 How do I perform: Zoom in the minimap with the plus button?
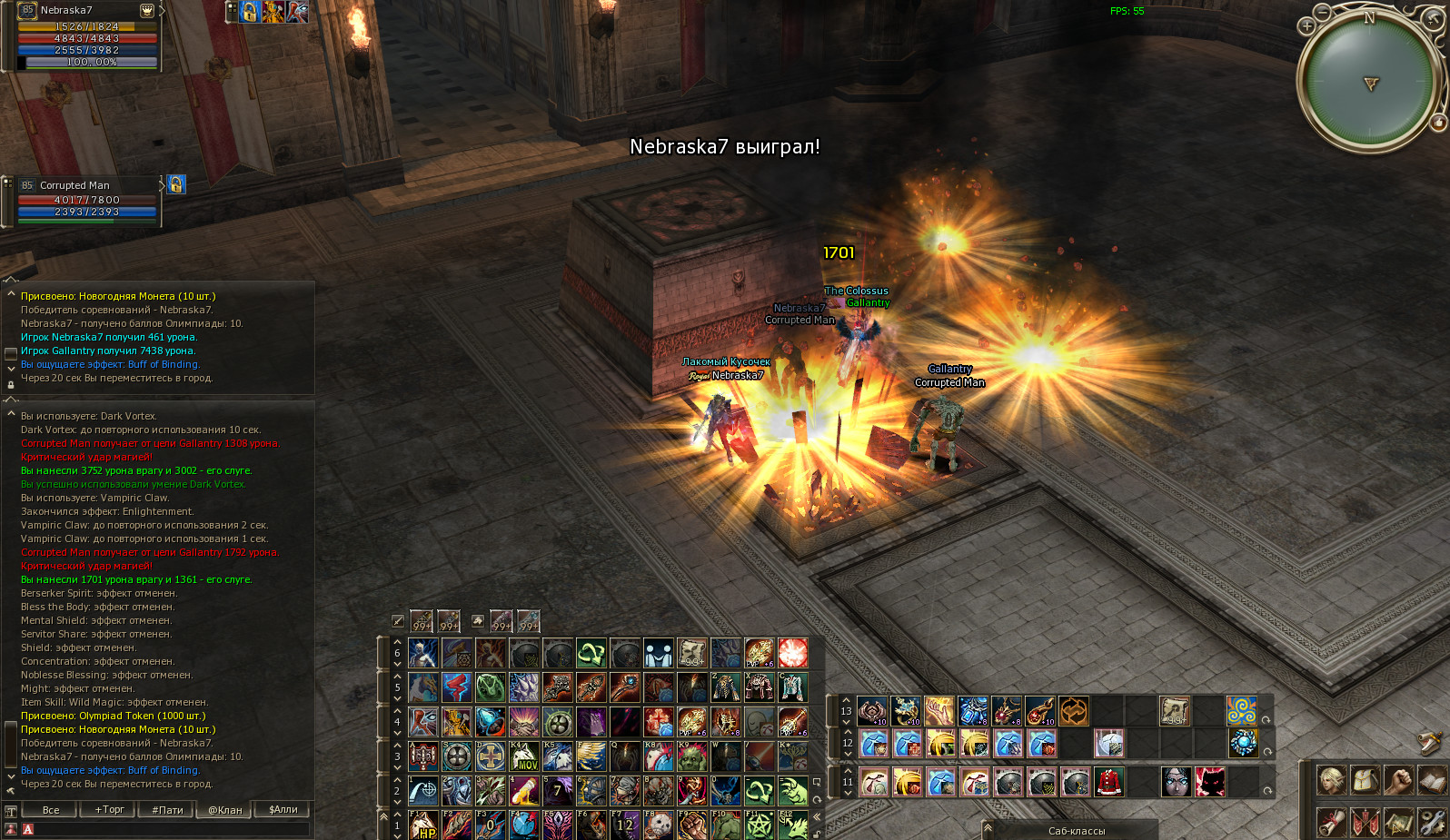tap(1306, 25)
